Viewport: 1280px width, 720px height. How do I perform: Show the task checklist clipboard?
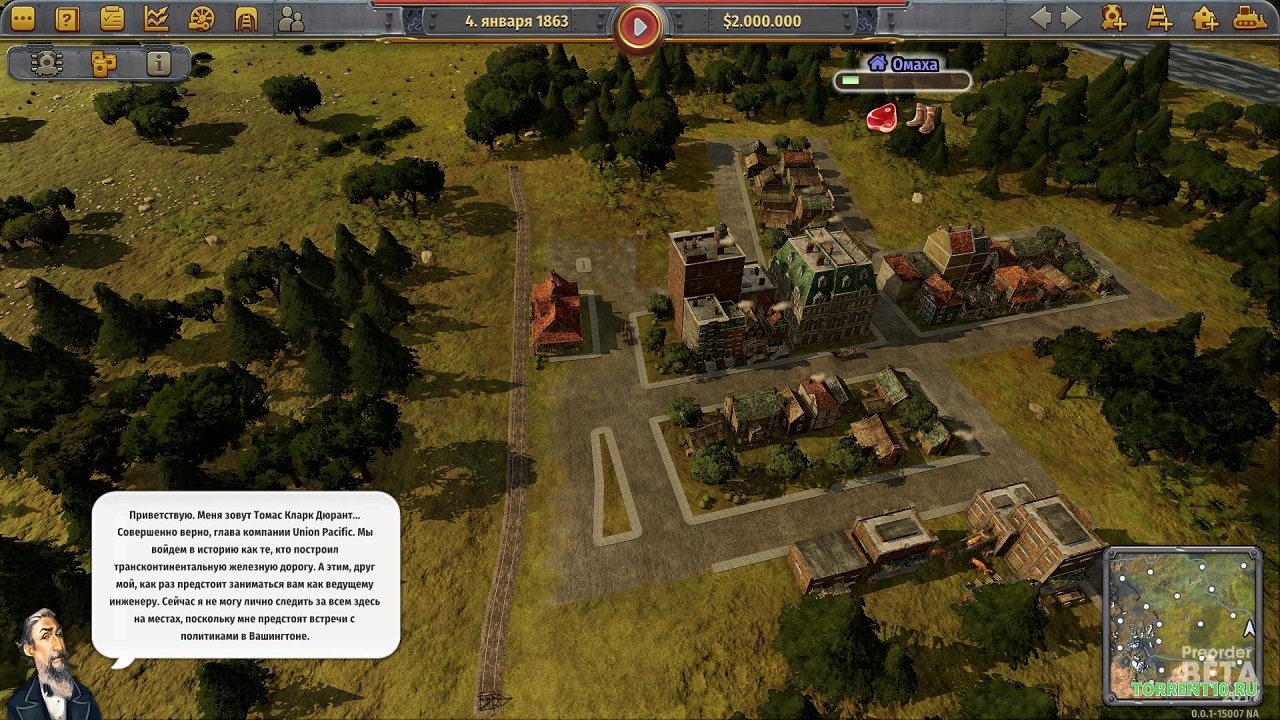click(112, 18)
